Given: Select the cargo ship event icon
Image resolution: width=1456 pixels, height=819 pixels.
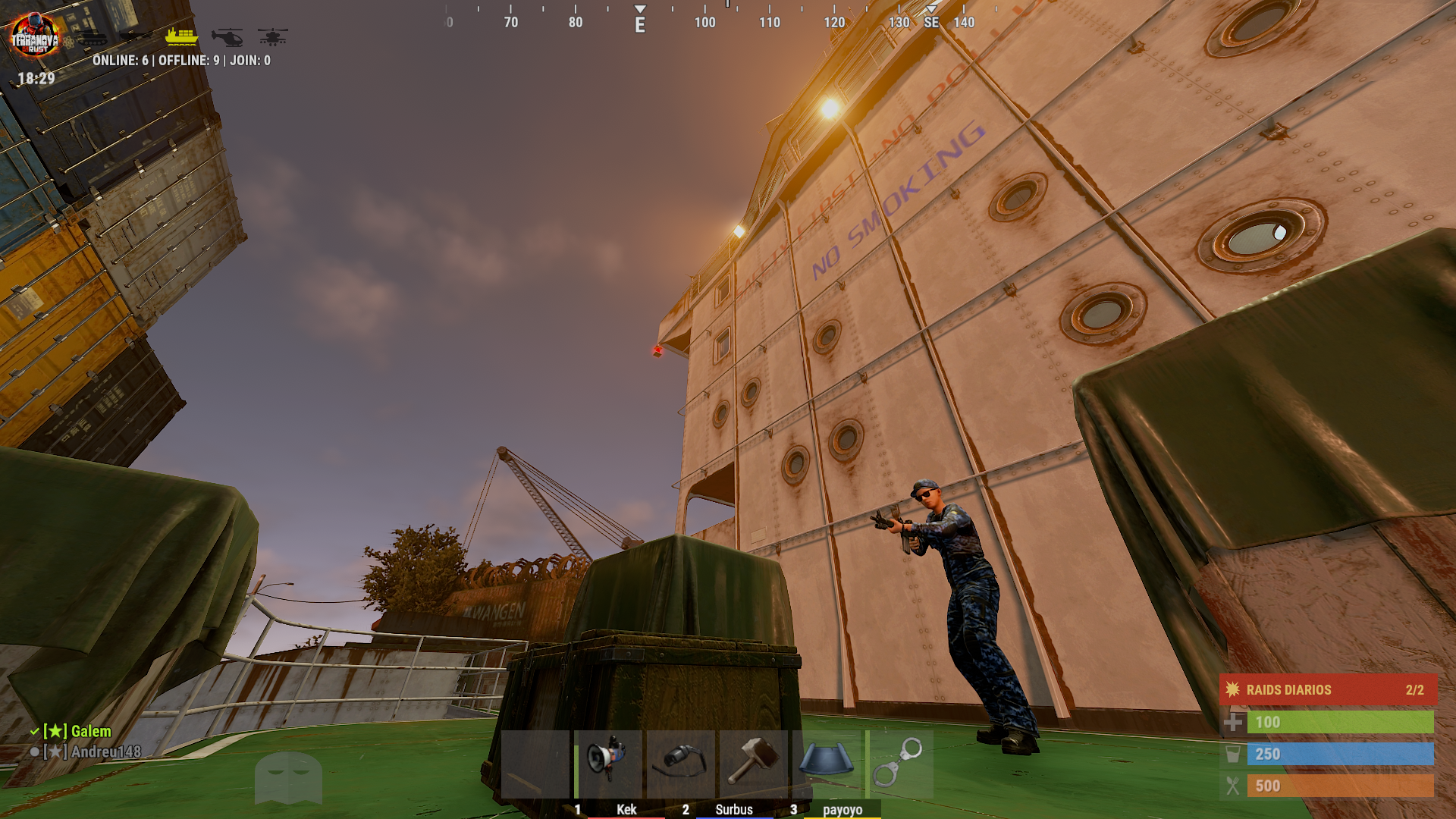Looking at the screenshot, I should click(x=182, y=36).
